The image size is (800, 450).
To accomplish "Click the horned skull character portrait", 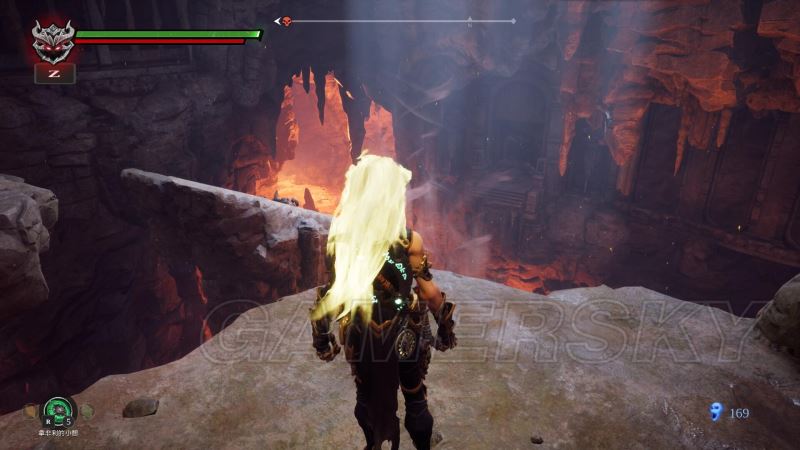I will click(53, 40).
